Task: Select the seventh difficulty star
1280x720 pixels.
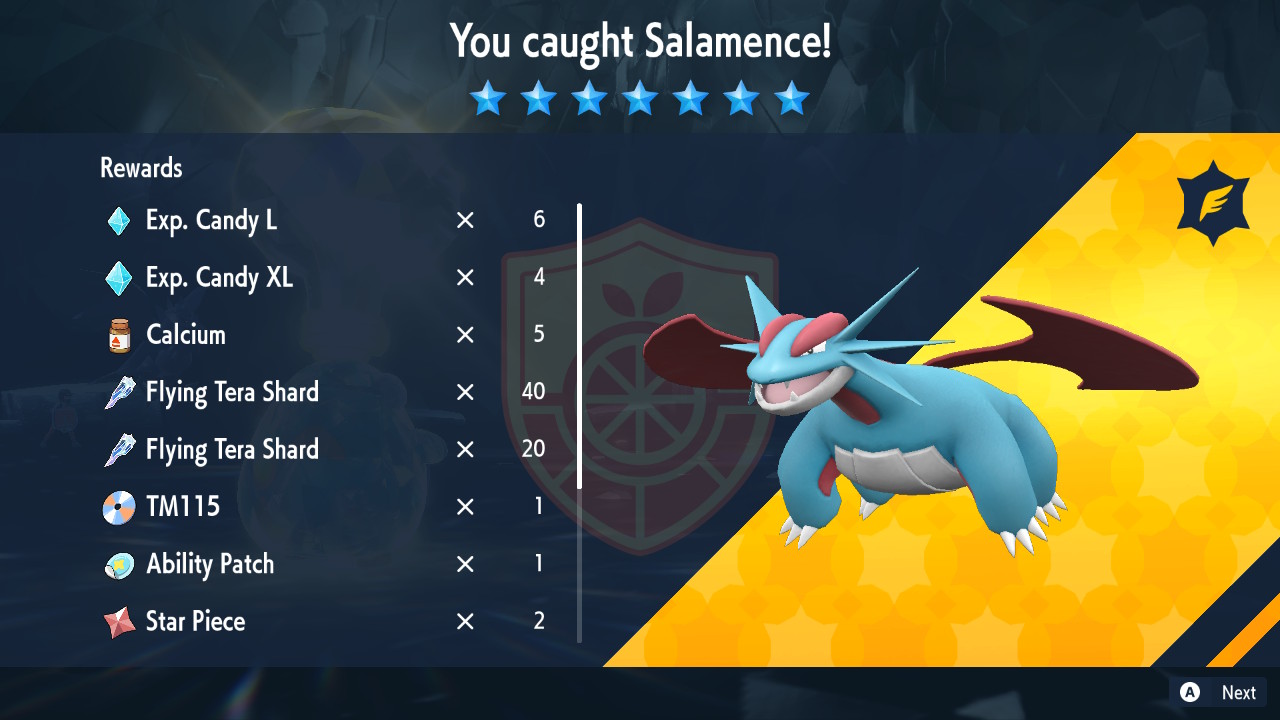Action: tap(791, 98)
